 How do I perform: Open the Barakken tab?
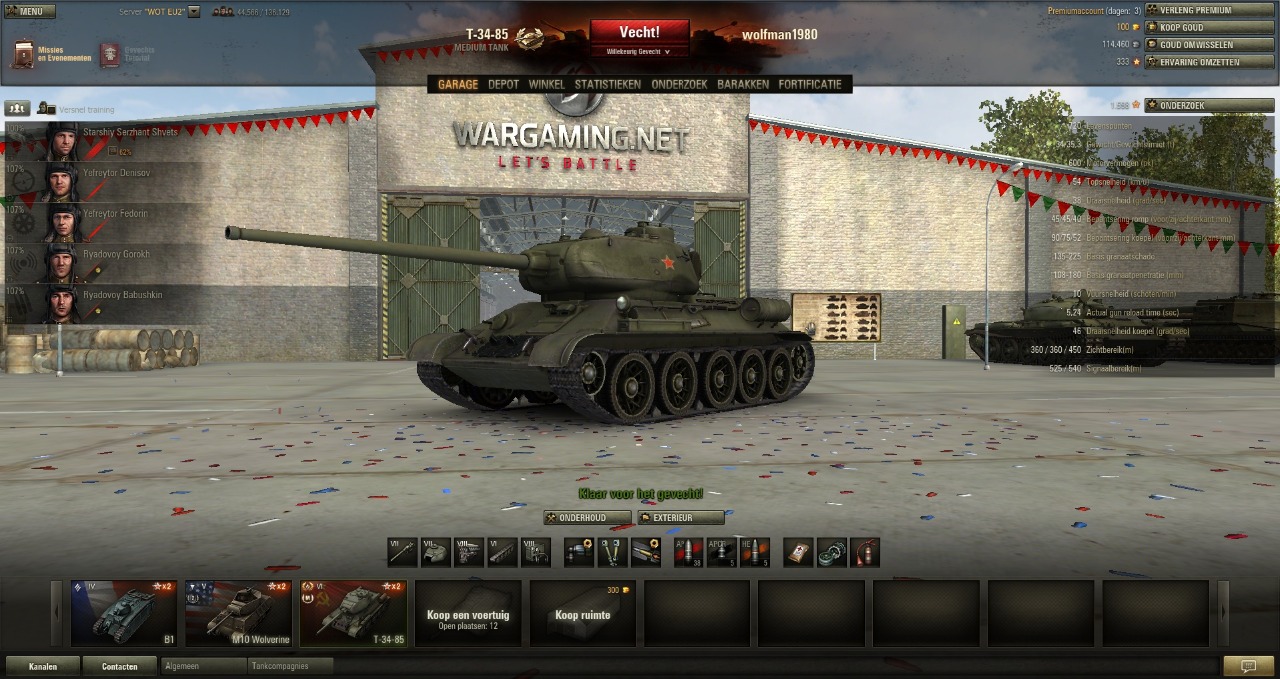click(742, 85)
